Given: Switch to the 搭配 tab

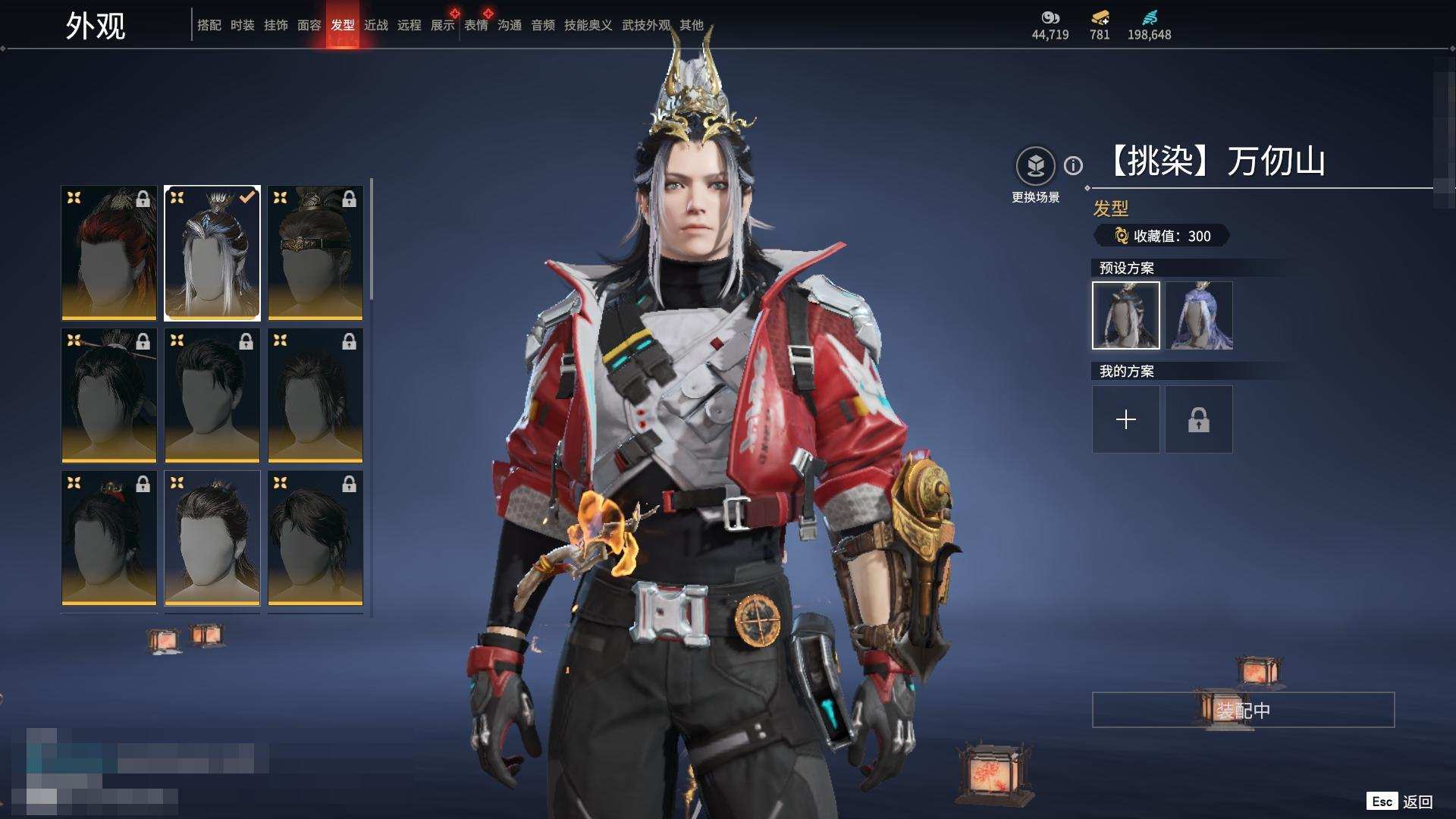Looking at the screenshot, I should click(x=209, y=25).
